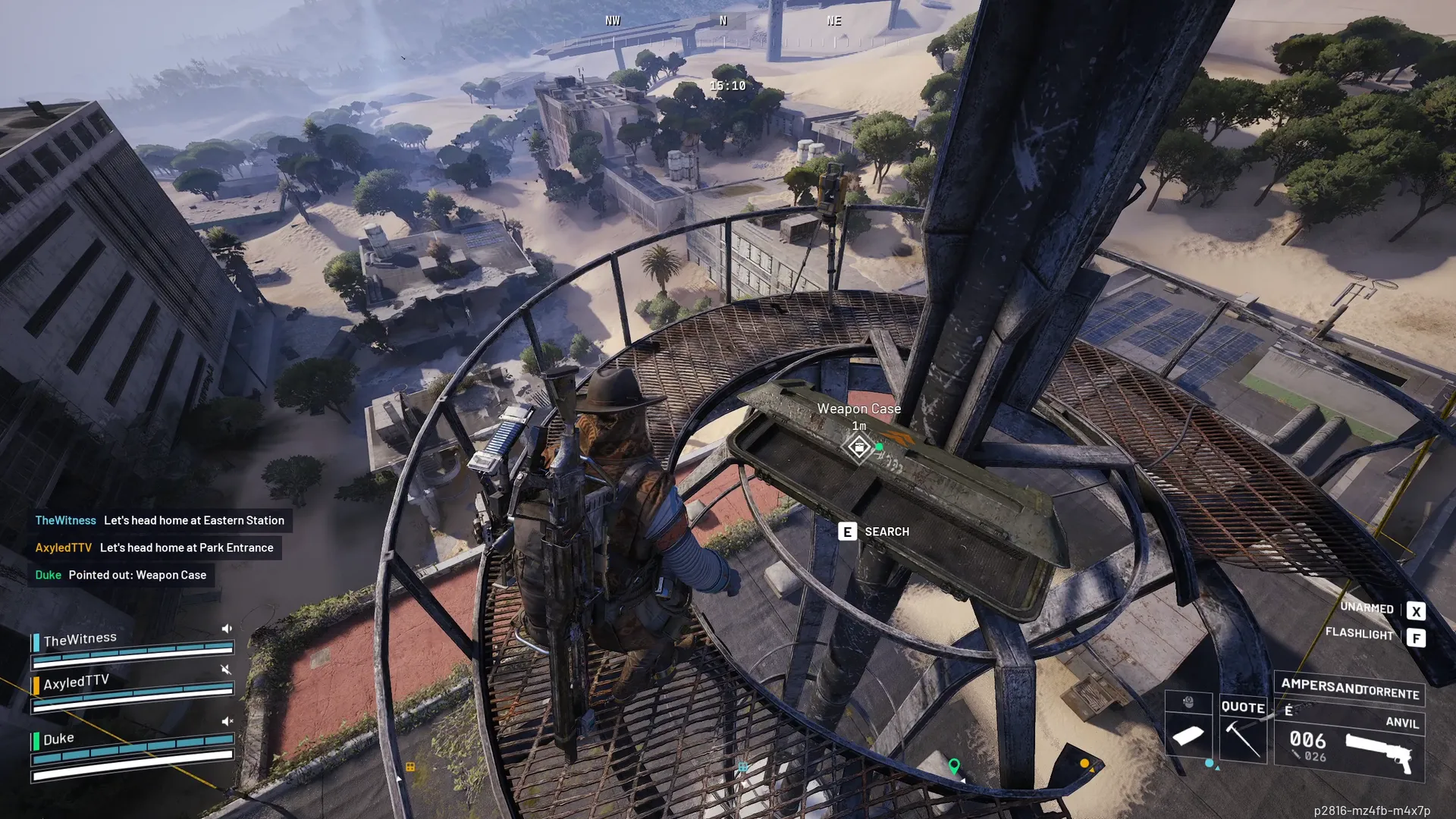Select AxyledTTV squad member name

(x=76, y=682)
